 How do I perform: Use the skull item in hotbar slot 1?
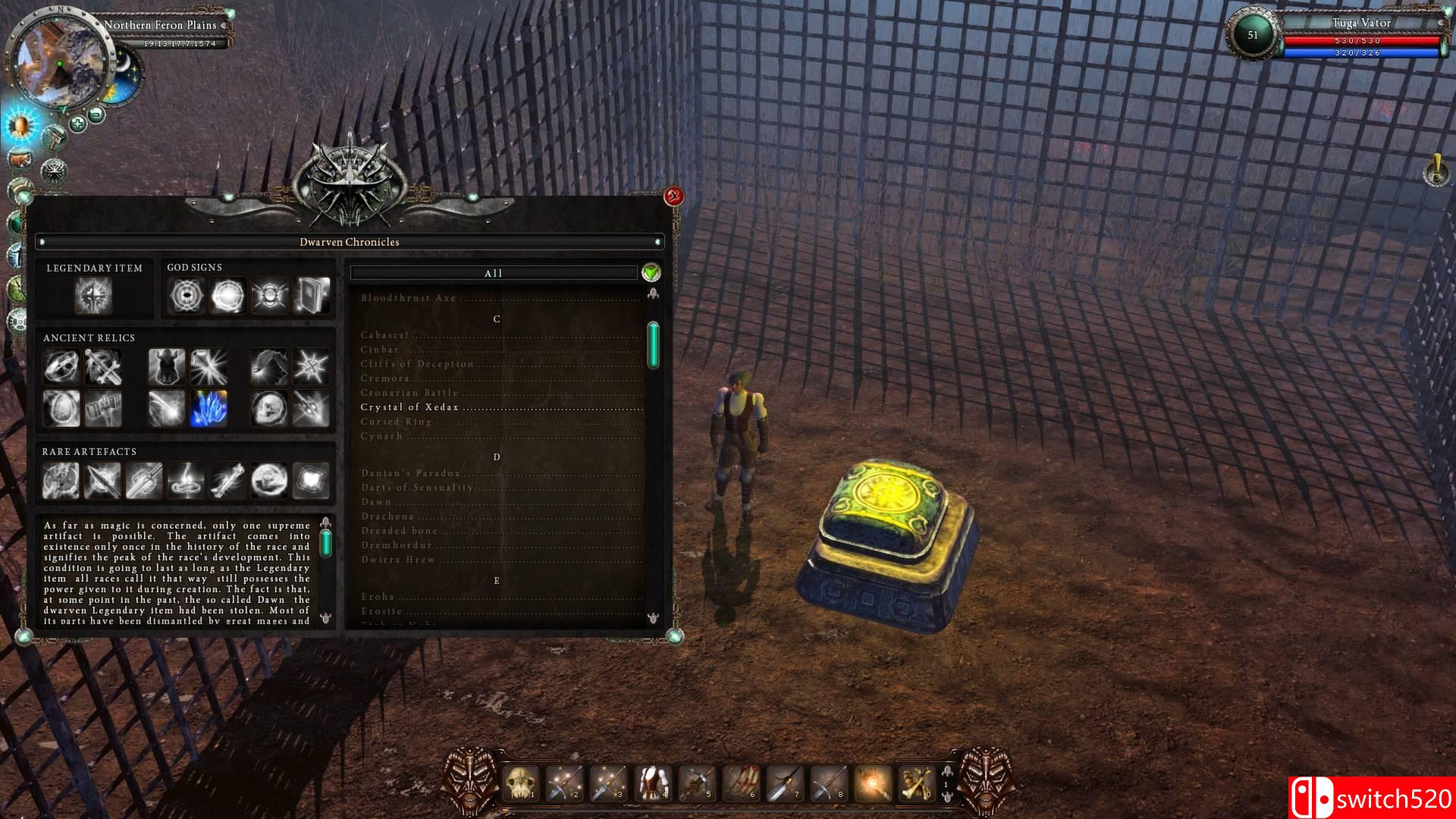click(522, 783)
